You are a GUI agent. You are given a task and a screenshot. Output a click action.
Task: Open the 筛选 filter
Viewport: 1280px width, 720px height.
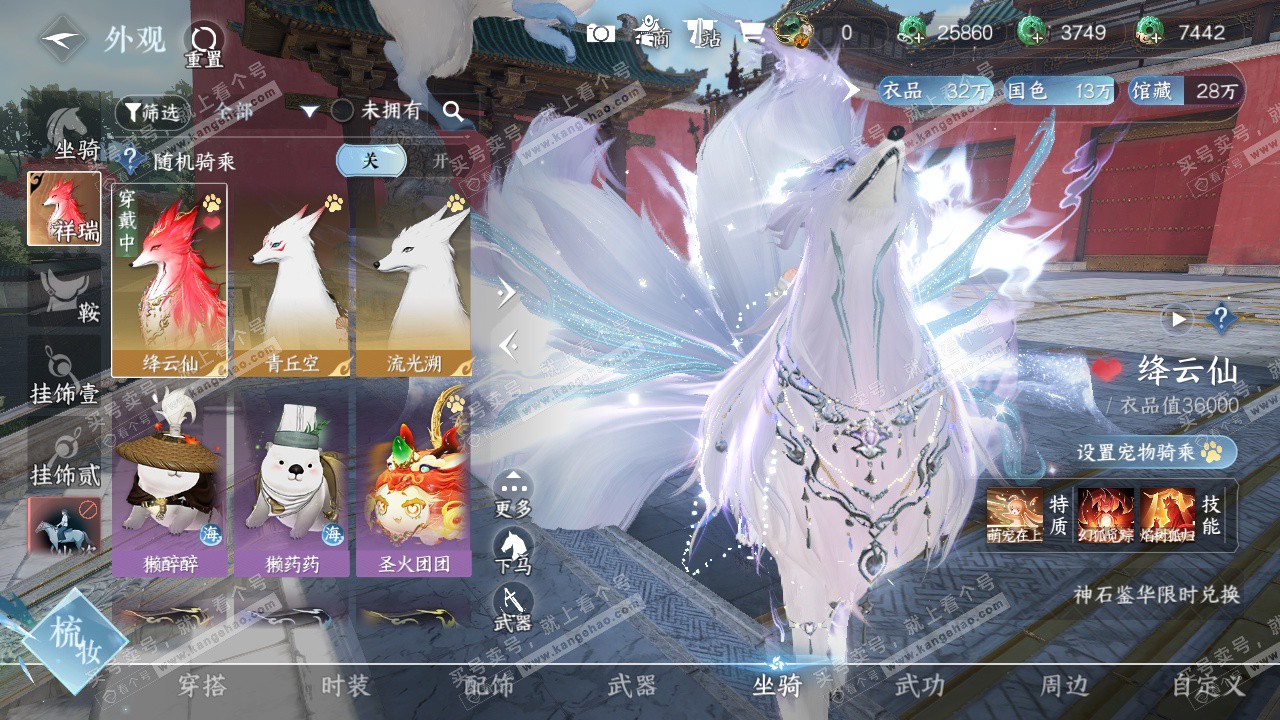tap(151, 112)
